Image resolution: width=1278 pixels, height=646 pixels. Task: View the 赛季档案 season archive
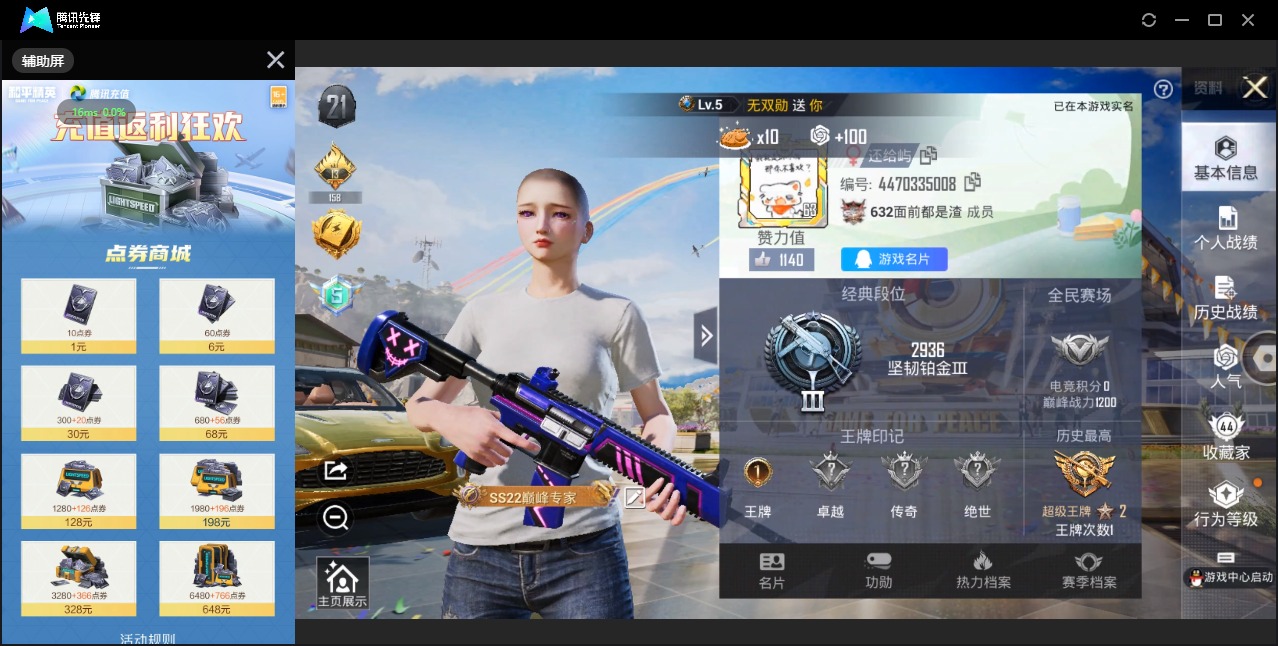pos(1089,571)
